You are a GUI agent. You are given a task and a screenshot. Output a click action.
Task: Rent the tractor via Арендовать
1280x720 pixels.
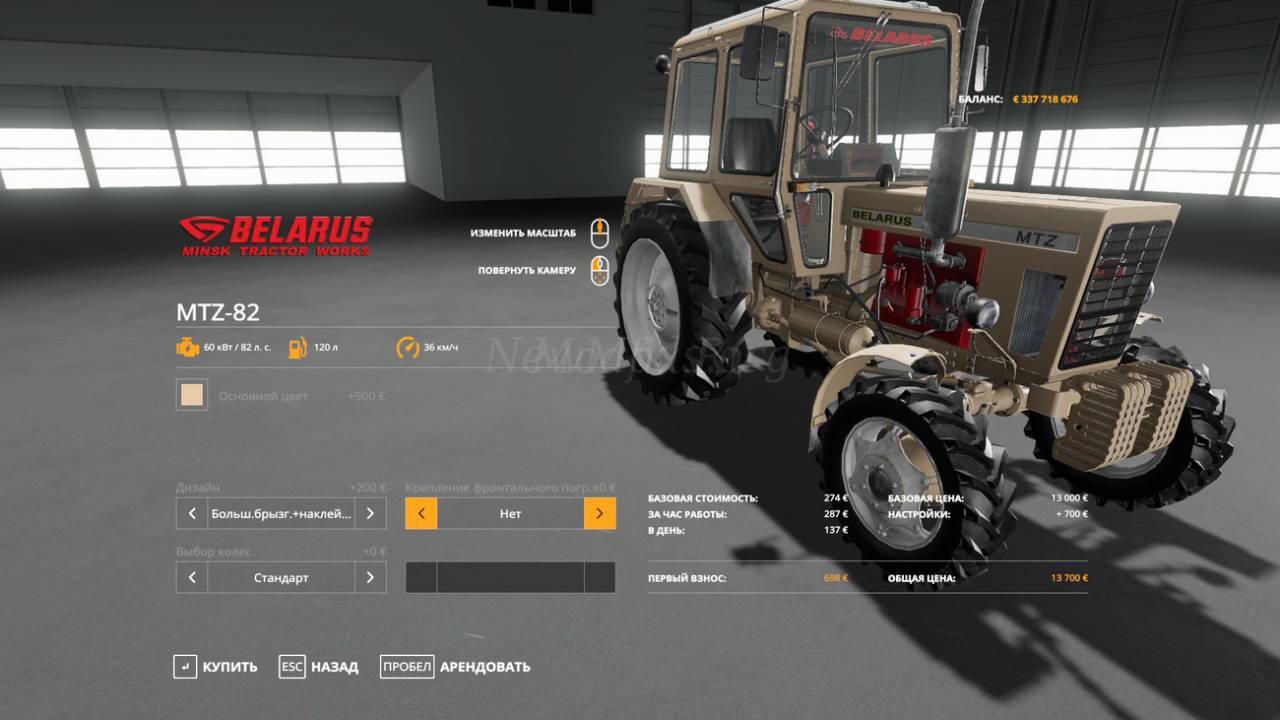456,667
